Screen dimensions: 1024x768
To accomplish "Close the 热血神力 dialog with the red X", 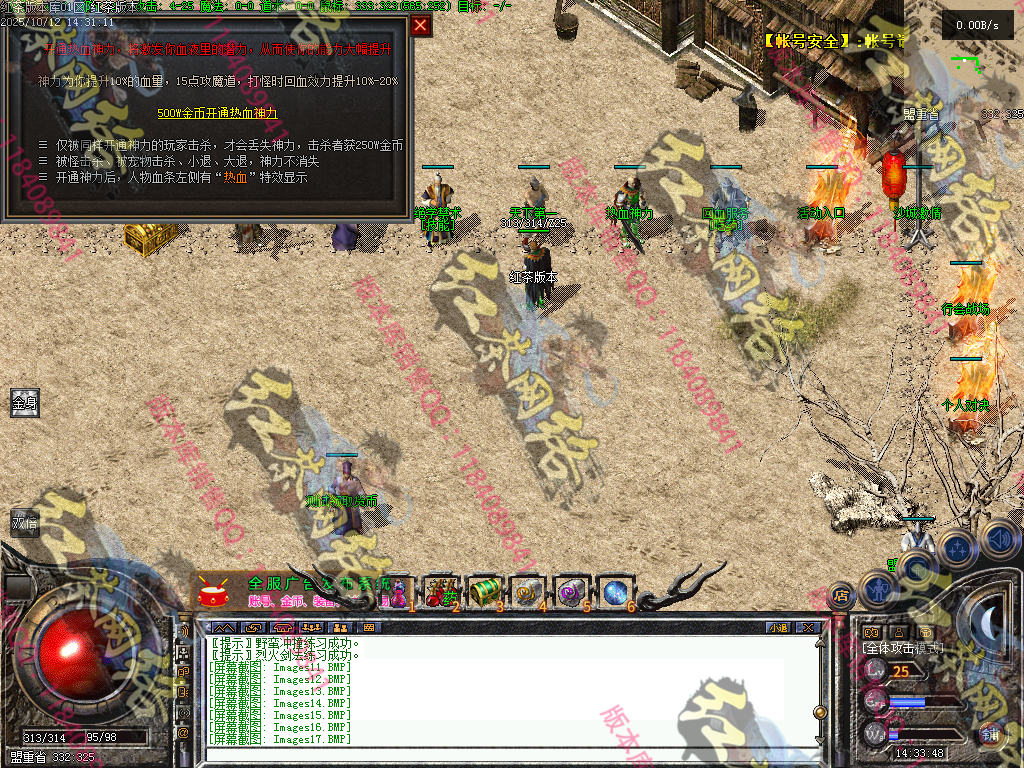I will tap(421, 25).
